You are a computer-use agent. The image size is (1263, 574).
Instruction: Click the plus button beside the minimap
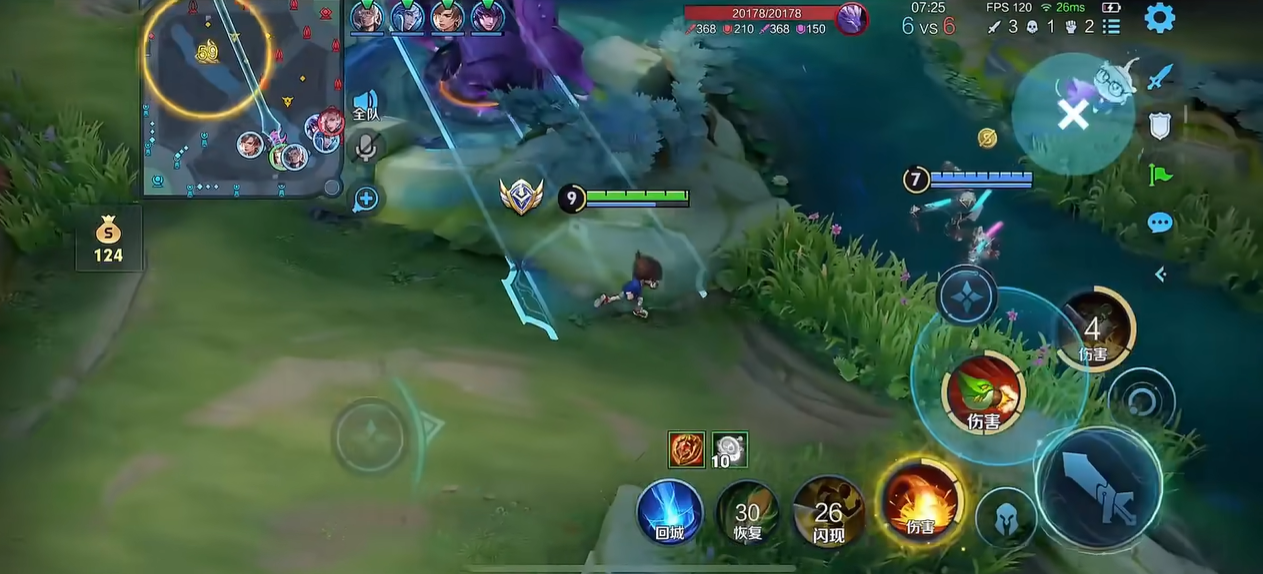[x=366, y=199]
